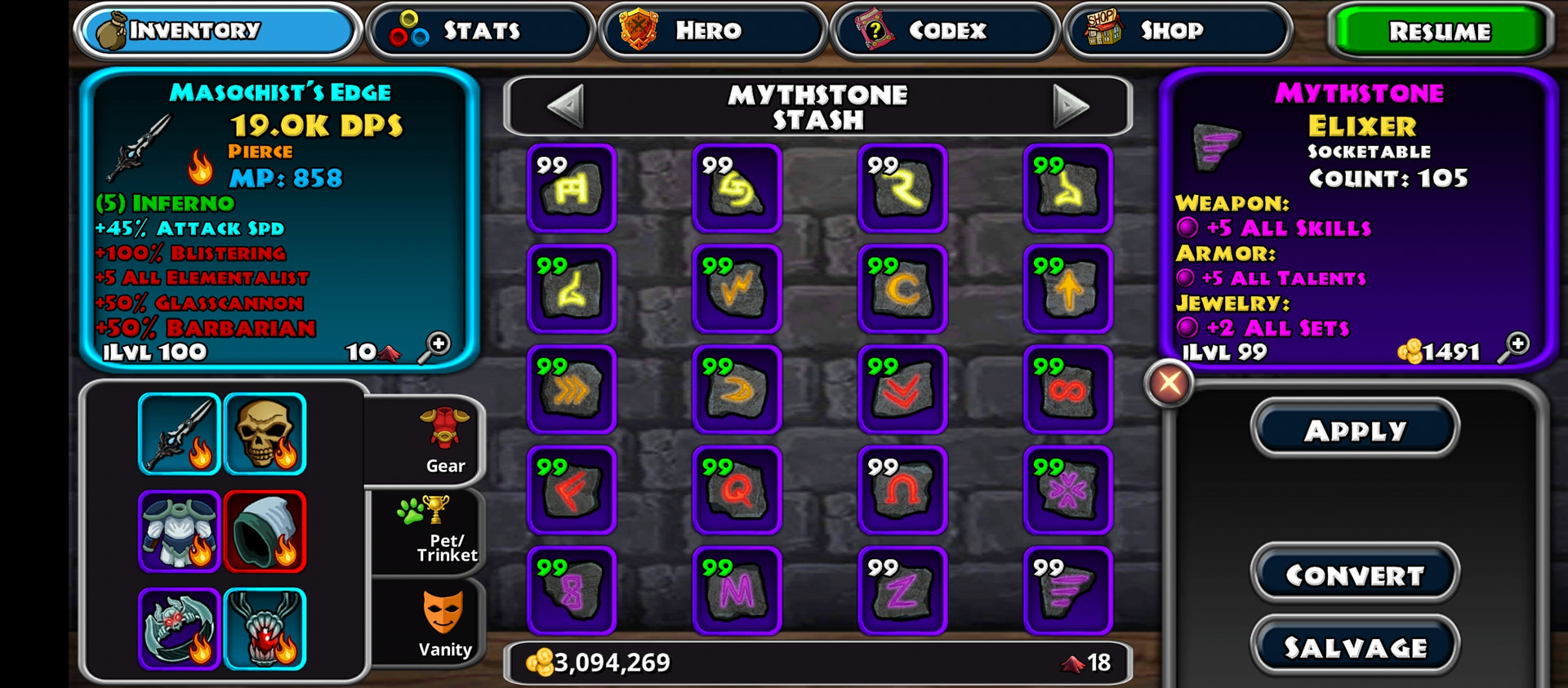Go to the Shop tab

pos(1177,31)
